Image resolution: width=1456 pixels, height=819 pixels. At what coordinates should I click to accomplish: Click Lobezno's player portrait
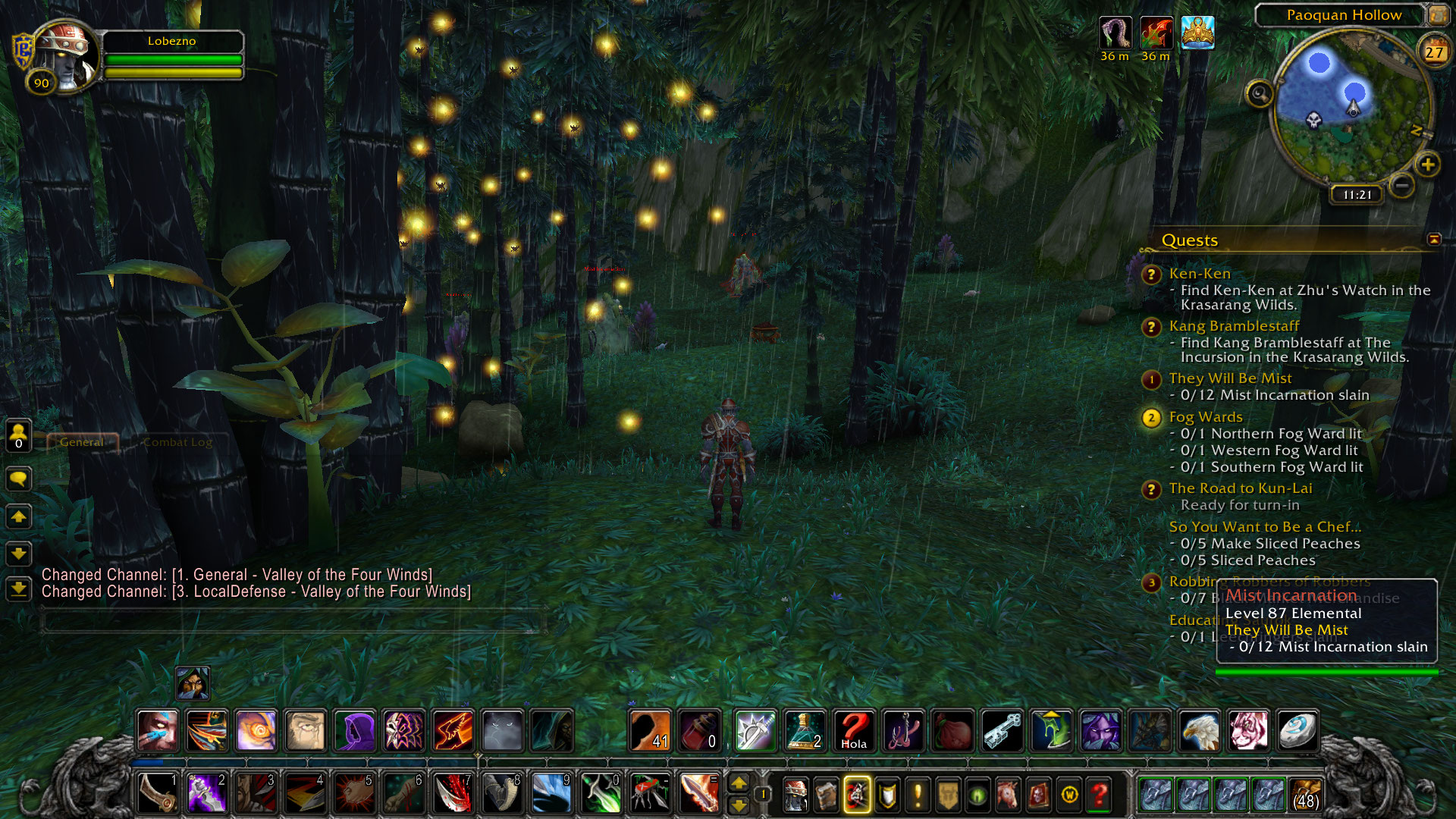66,56
